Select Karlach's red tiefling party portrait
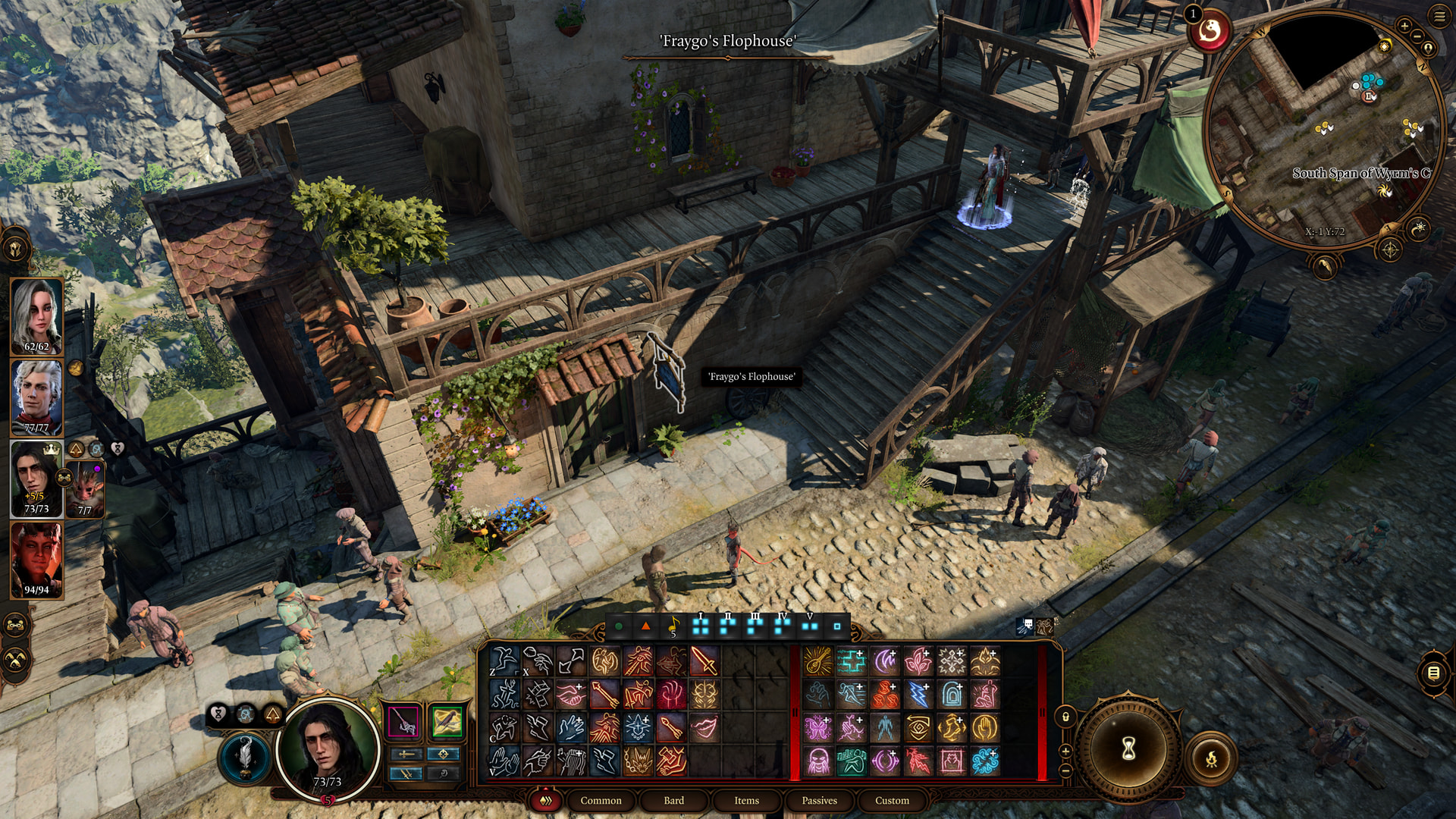Viewport: 1456px width, 819px height. pyautogui.click(x=36, y=560)
